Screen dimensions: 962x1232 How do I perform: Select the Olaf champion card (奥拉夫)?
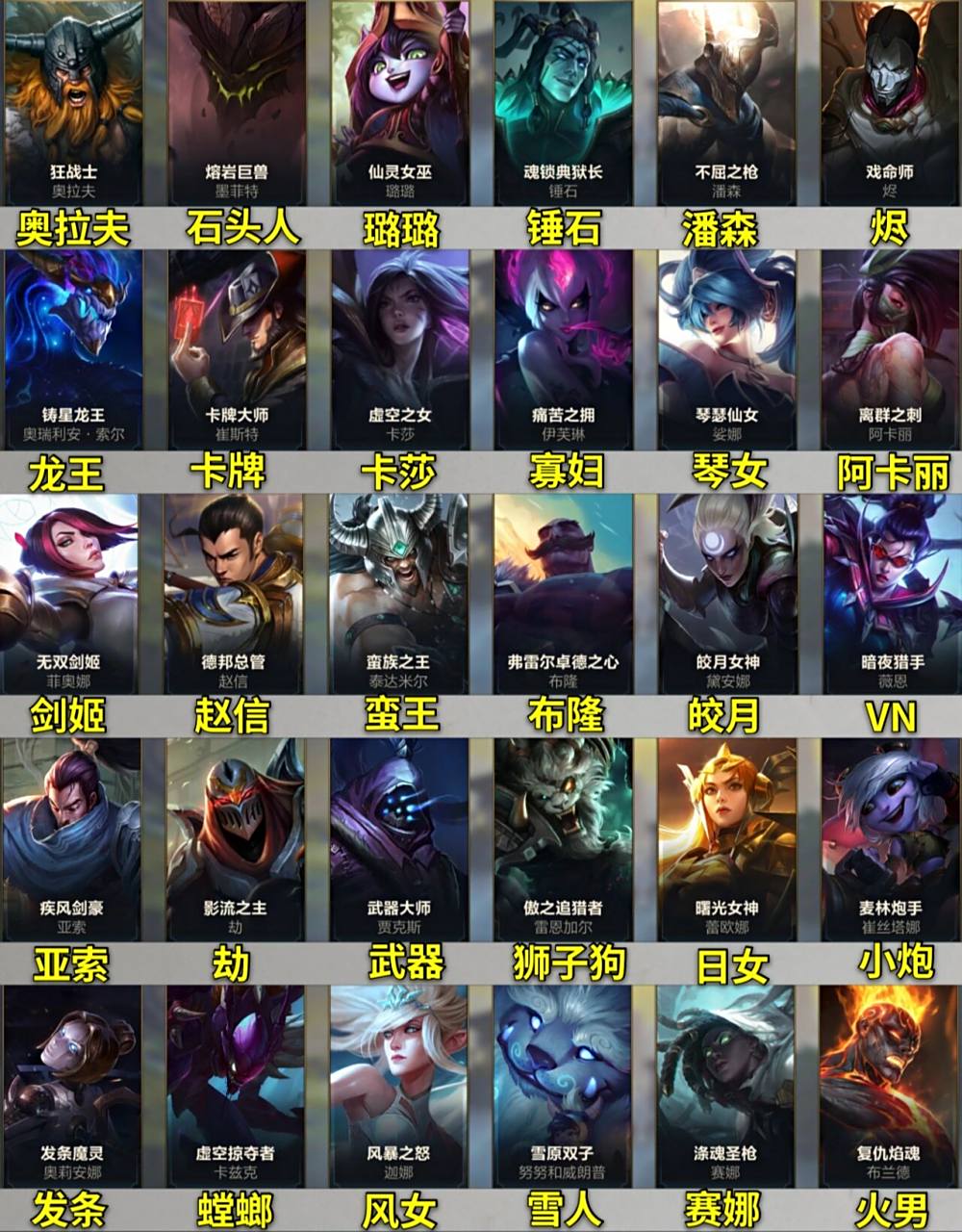click(73, 101)
